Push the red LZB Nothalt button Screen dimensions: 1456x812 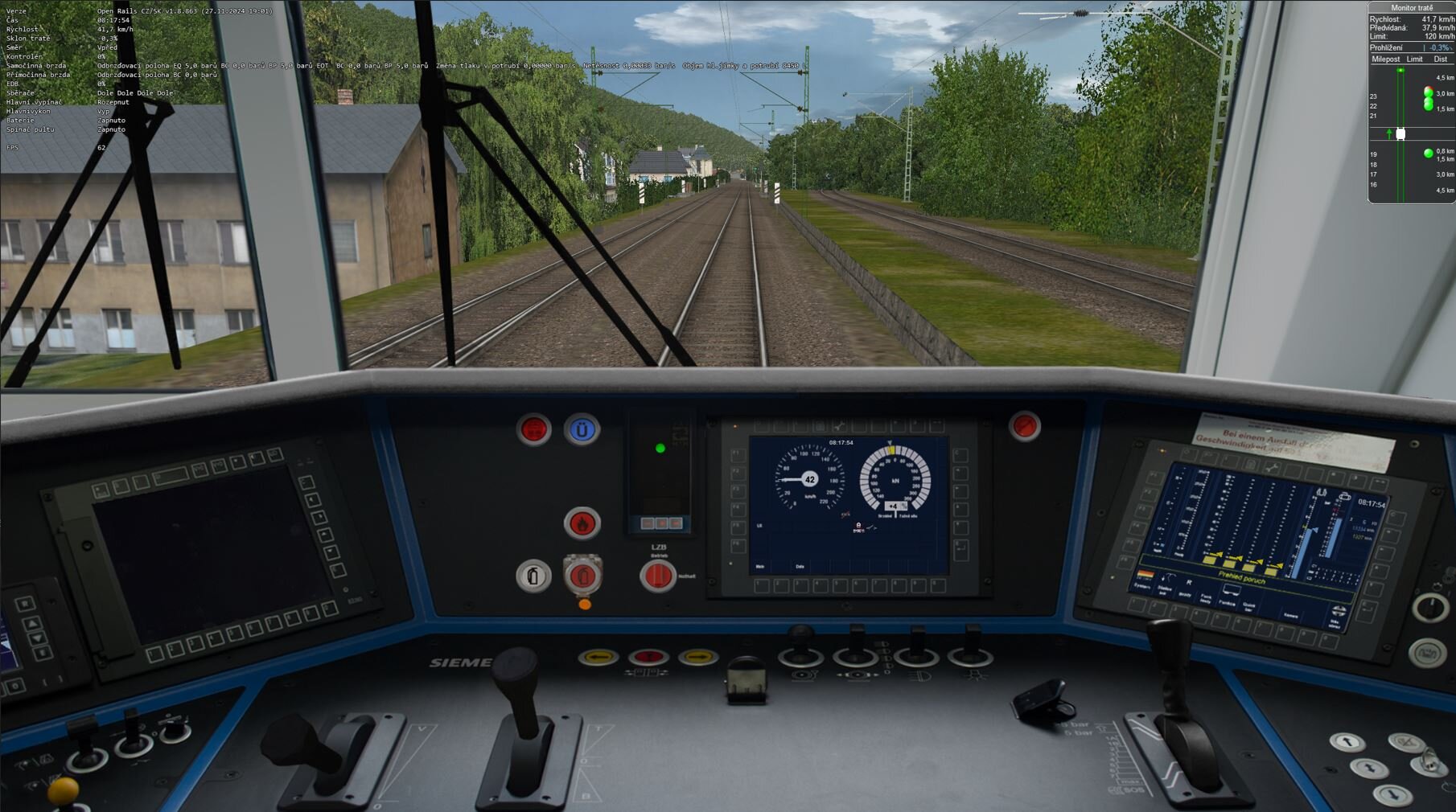pyautogui.click(x=657, y=576)
